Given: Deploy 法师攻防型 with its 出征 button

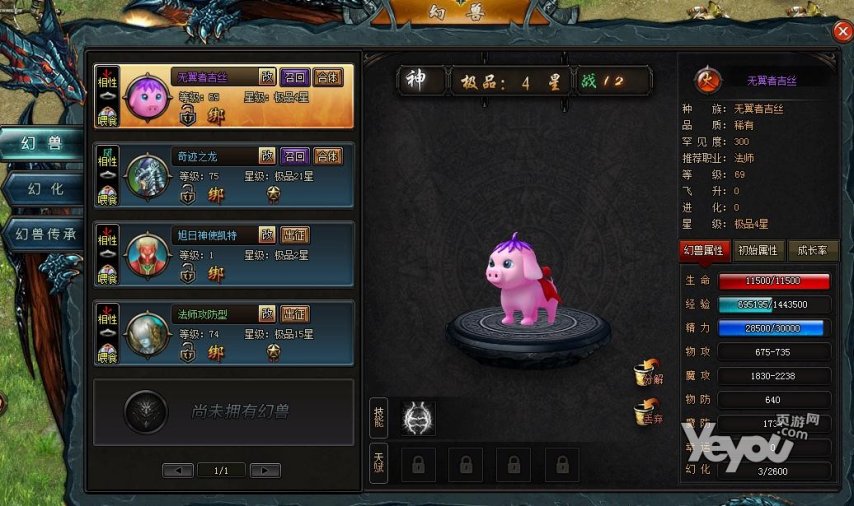Looking at the screenshot, I should tap(295, 314).
